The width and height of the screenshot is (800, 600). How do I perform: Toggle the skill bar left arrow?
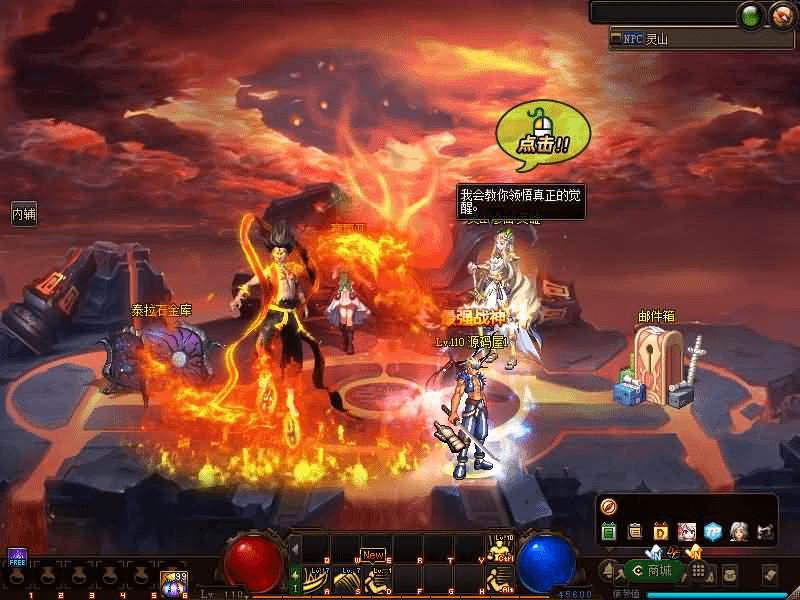point(295,549)
